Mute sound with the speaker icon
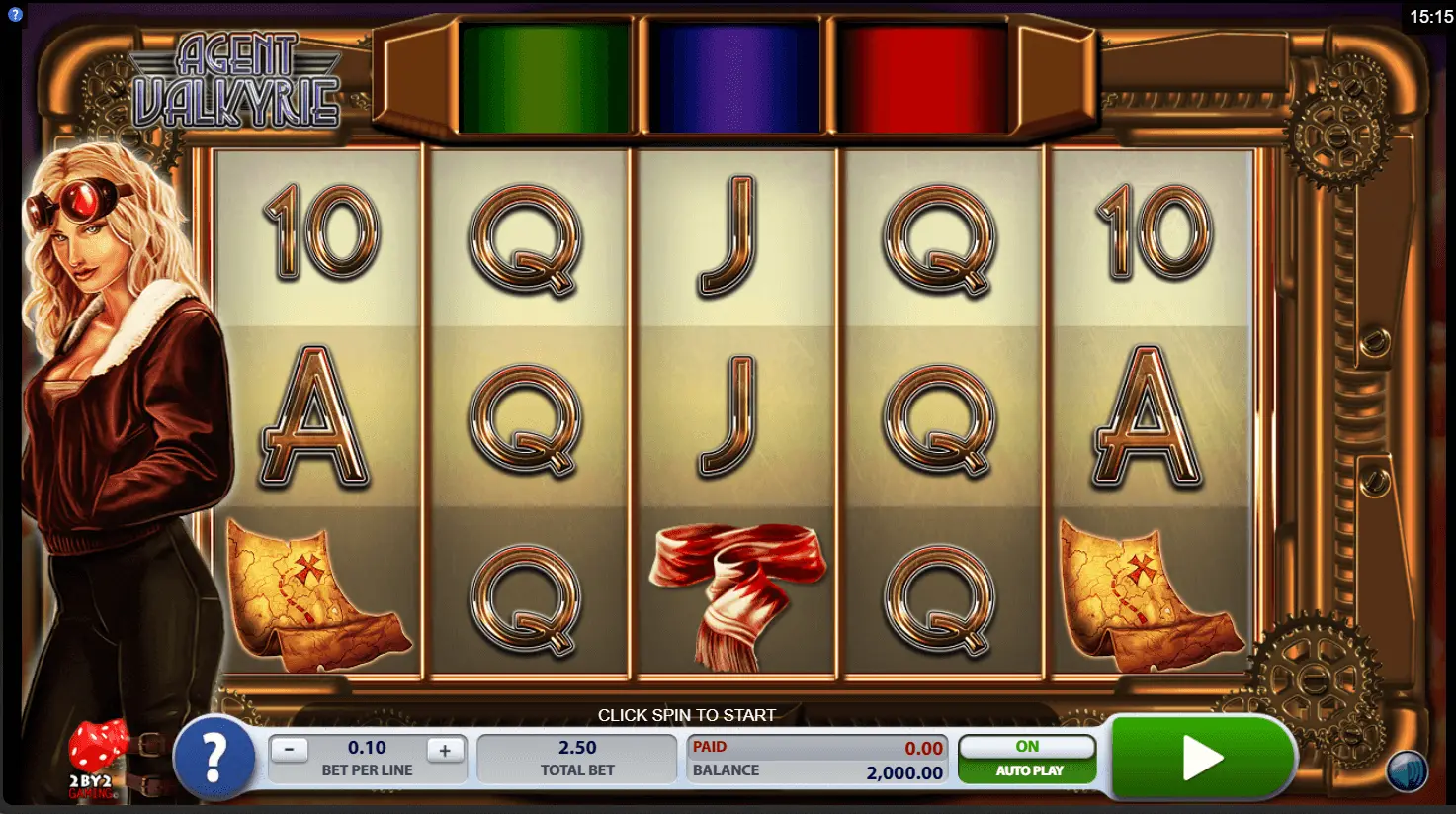Screen dimensions: 1456x814 [1406, 771]
